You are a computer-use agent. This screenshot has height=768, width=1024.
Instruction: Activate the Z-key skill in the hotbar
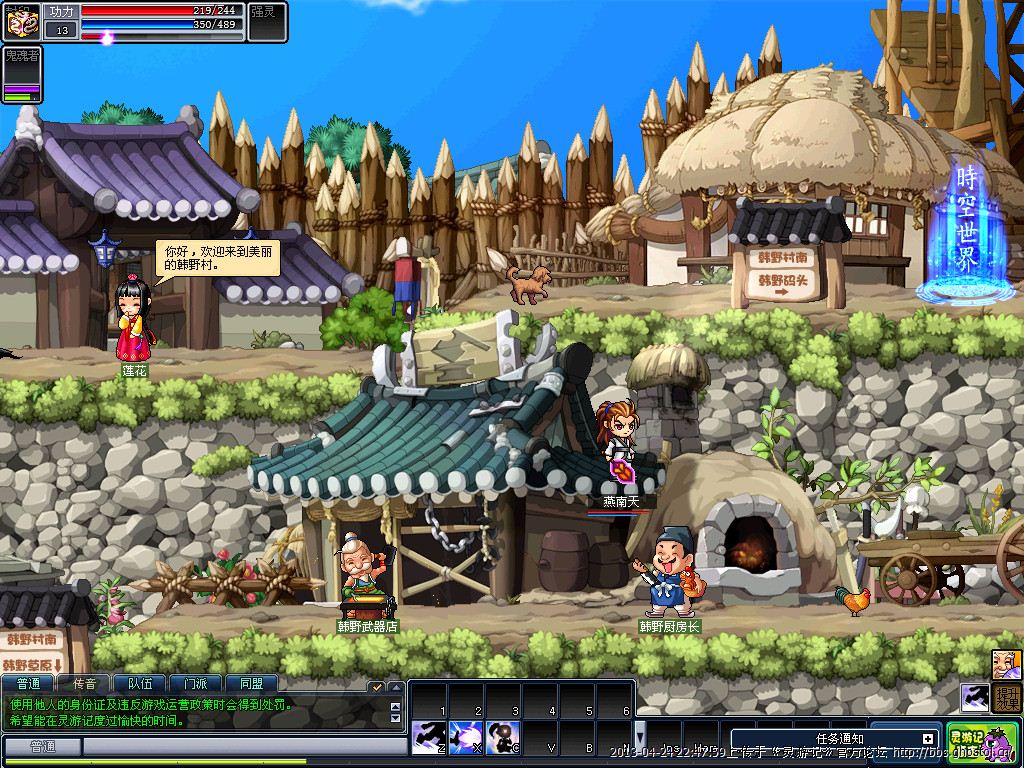point(429,737)
